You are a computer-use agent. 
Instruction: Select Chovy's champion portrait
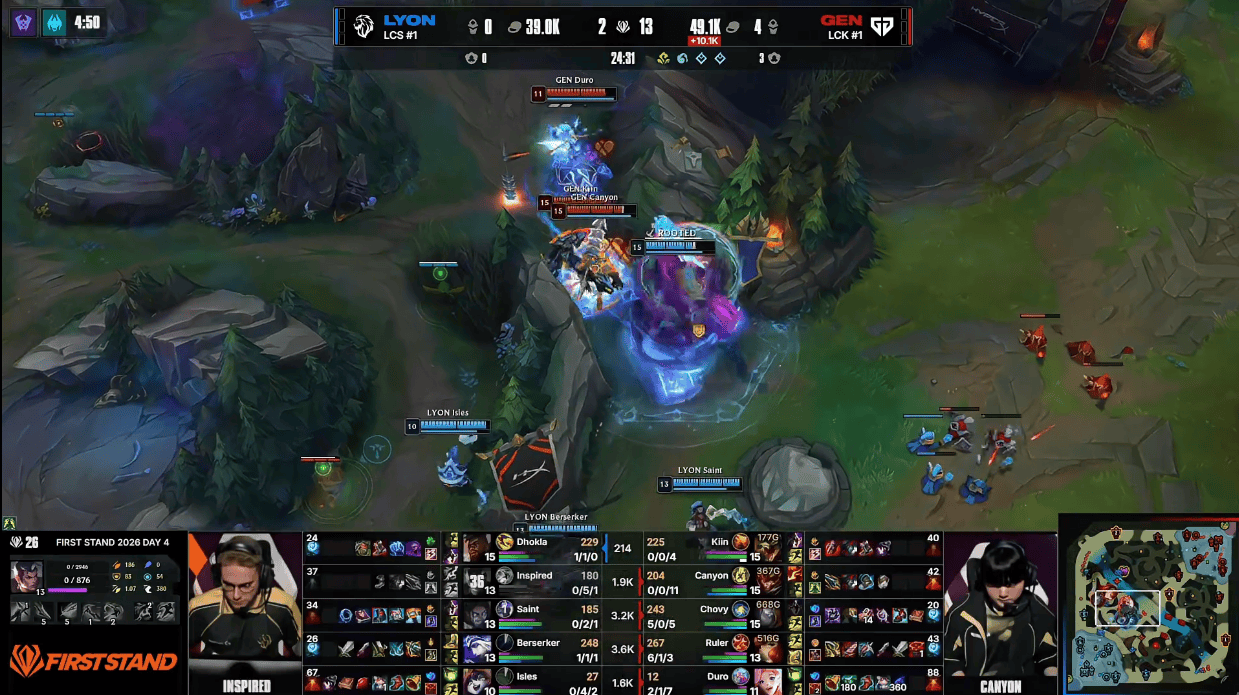pos(768,614)
